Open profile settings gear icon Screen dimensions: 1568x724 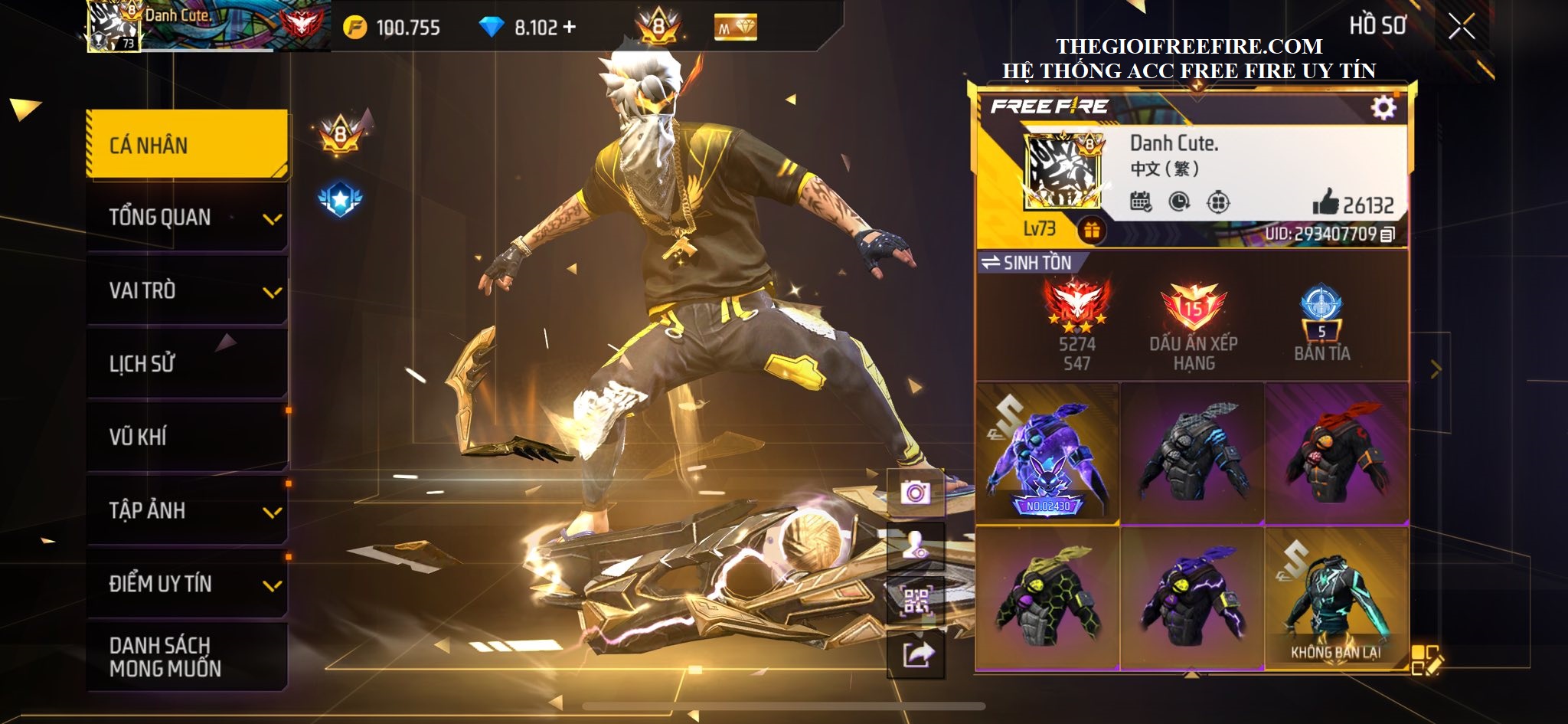pos(1383,108)
